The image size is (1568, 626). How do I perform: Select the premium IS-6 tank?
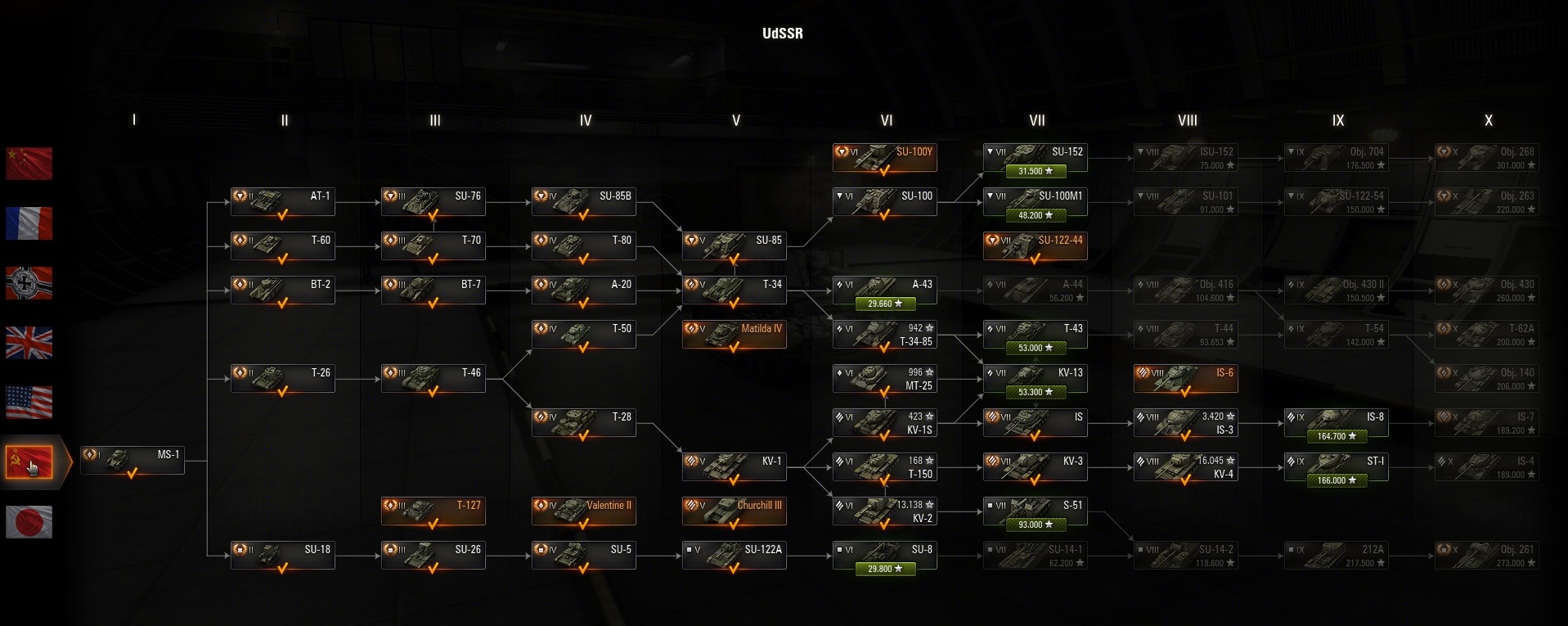[x=1185, y=378]
